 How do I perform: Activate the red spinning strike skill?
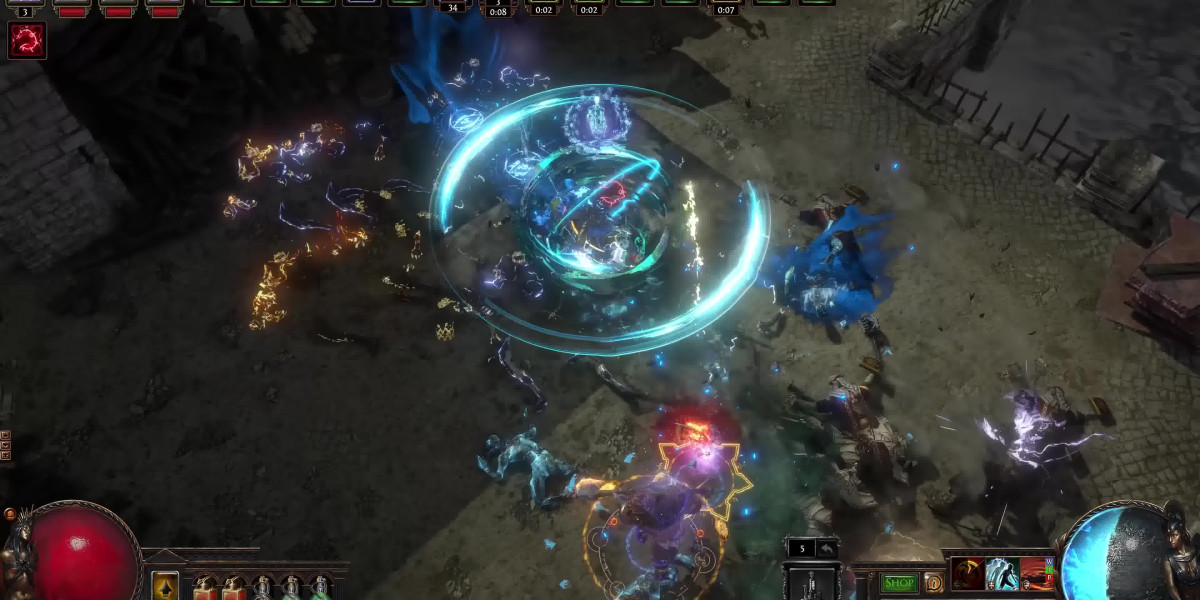tap(967, 574)
